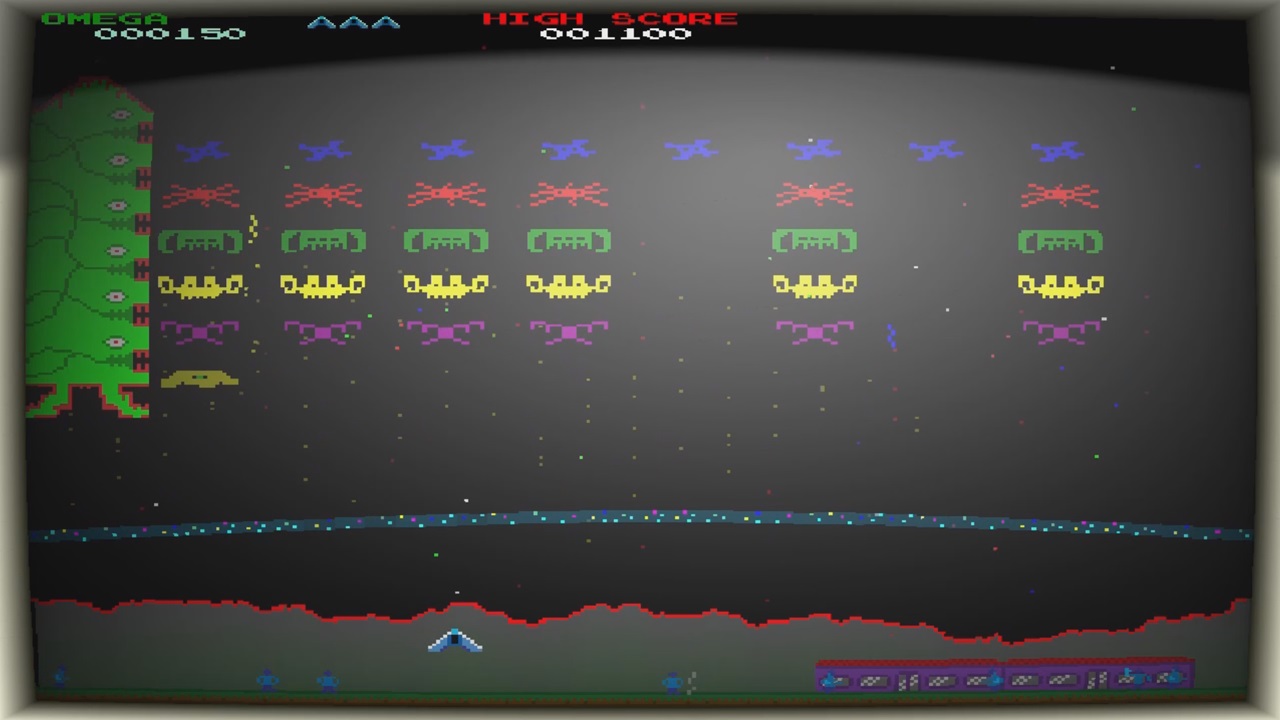
Task: Click the 001100 high score number
Action: coord(613,33)
